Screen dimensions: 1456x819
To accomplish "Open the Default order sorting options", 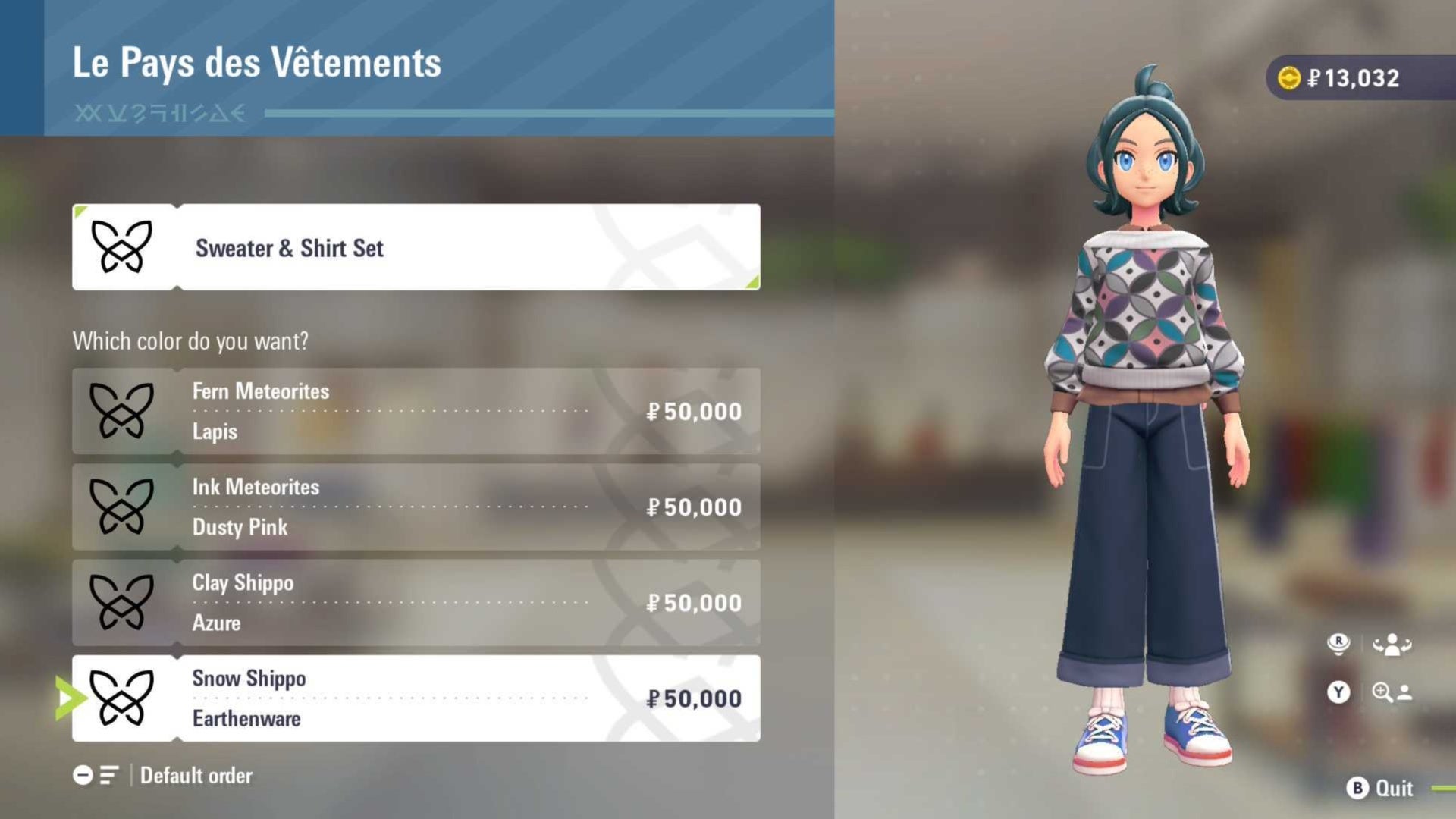I will [x=193, y=775].
